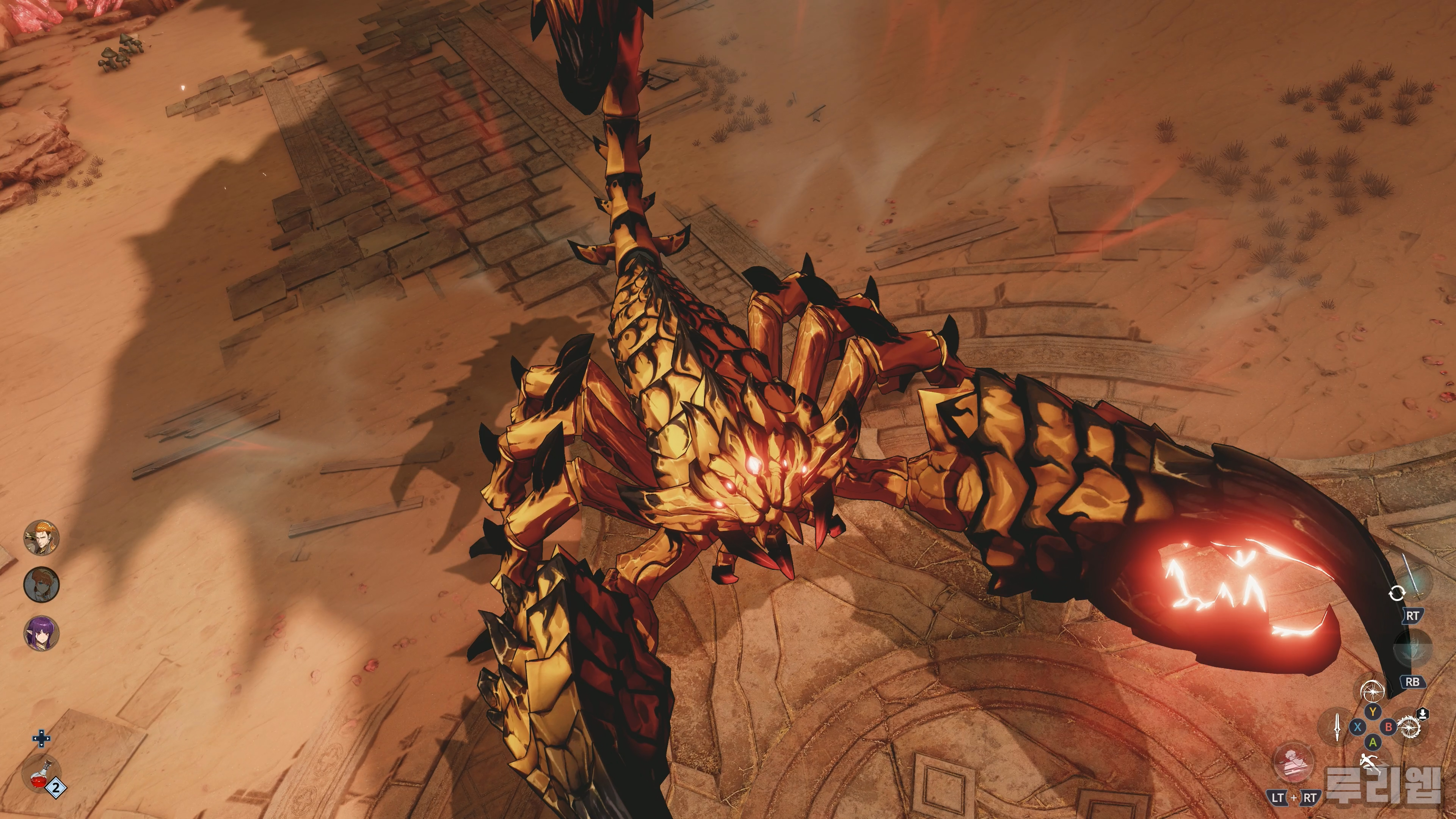Trigger the red dashing character ultimate icon
Viewport: 1456px width, 819px height.
[x=1293, y=763]
